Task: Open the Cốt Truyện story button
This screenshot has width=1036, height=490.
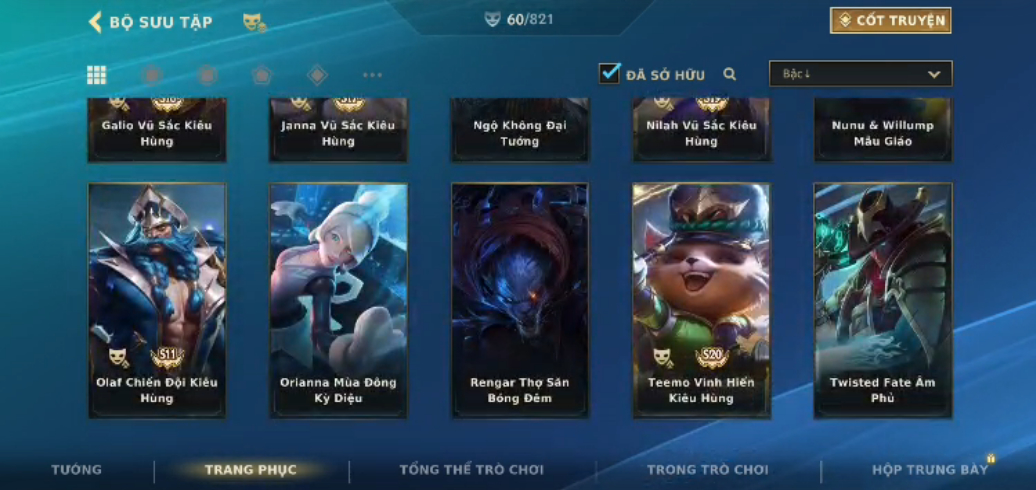Action: pyautogui.click(x=890, y=21)
